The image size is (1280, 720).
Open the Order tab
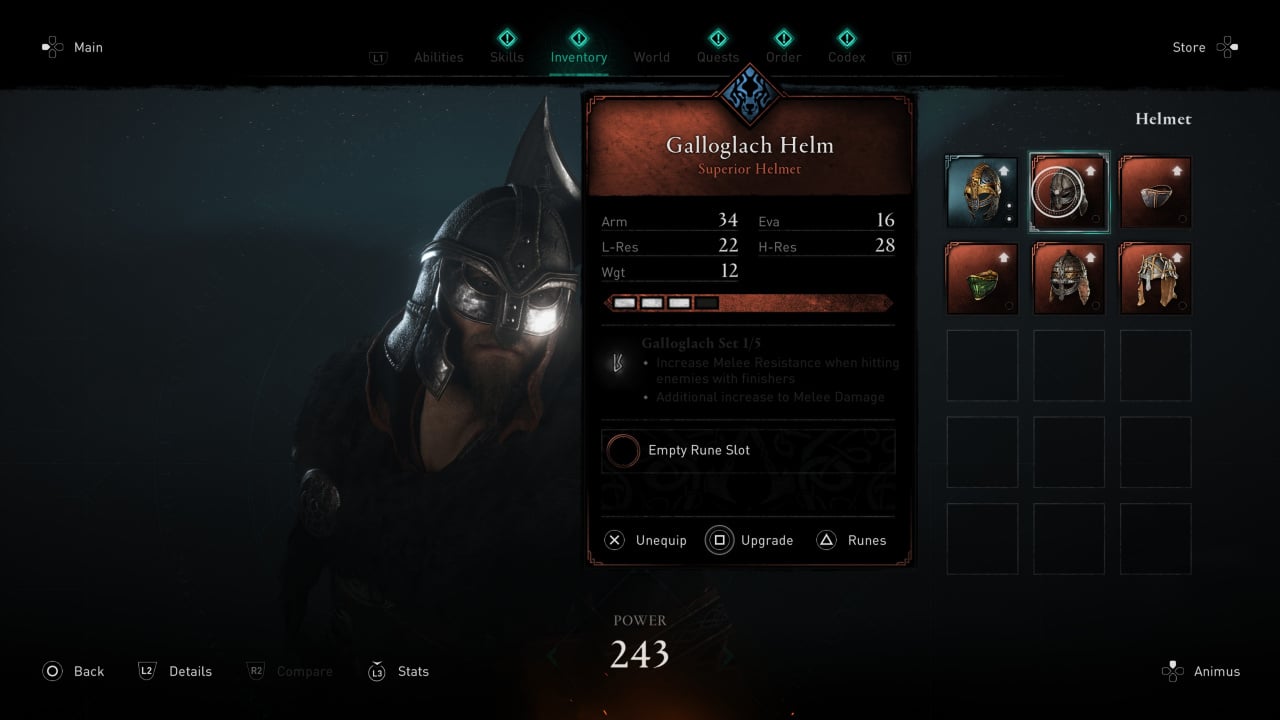(x=783, y=57)
